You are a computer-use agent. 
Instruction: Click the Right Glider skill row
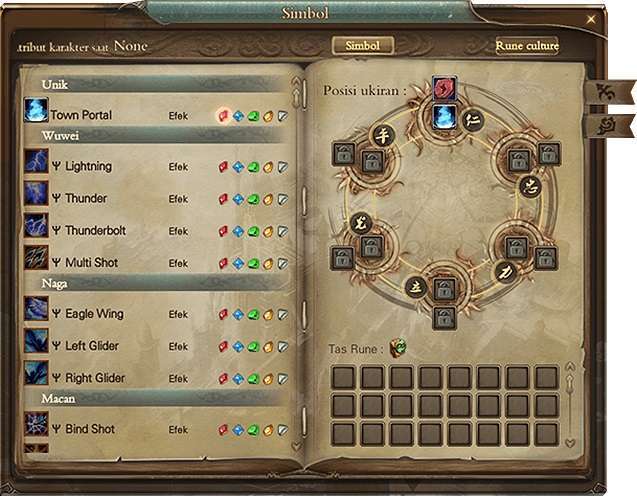[95, 378]
